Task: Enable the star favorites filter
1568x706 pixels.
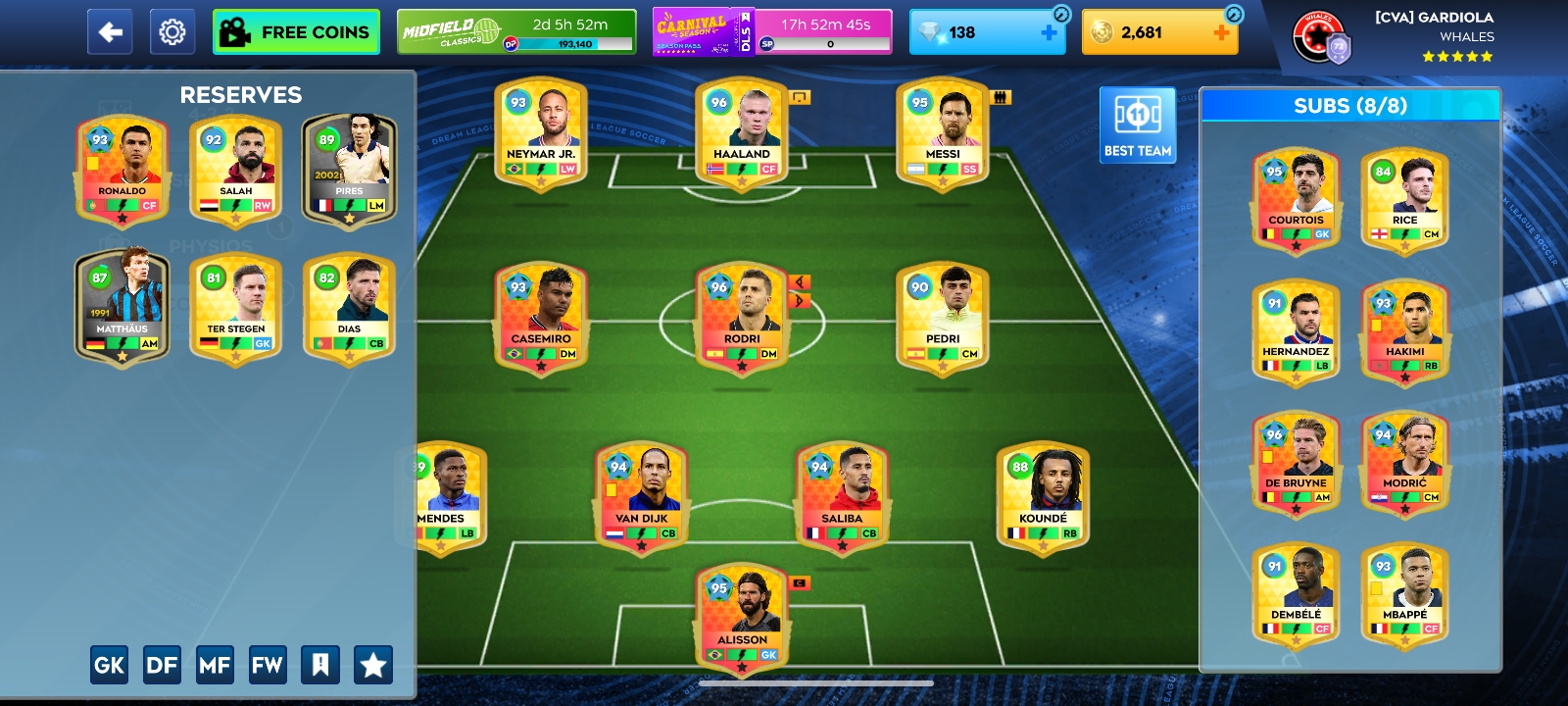Action: pos(371,664)
